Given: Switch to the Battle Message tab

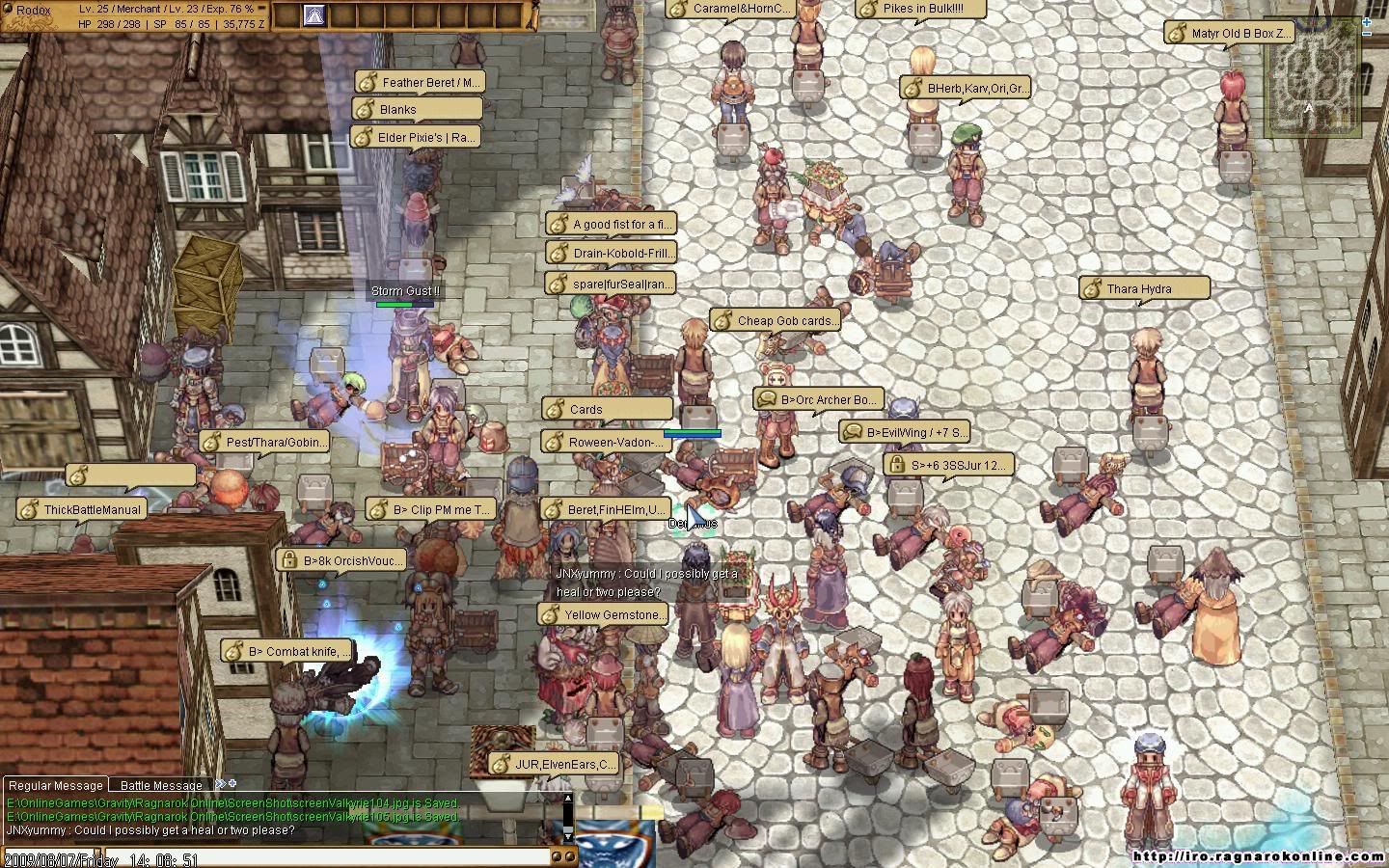Looking at the screenshot, I should [x=161, y=785].
